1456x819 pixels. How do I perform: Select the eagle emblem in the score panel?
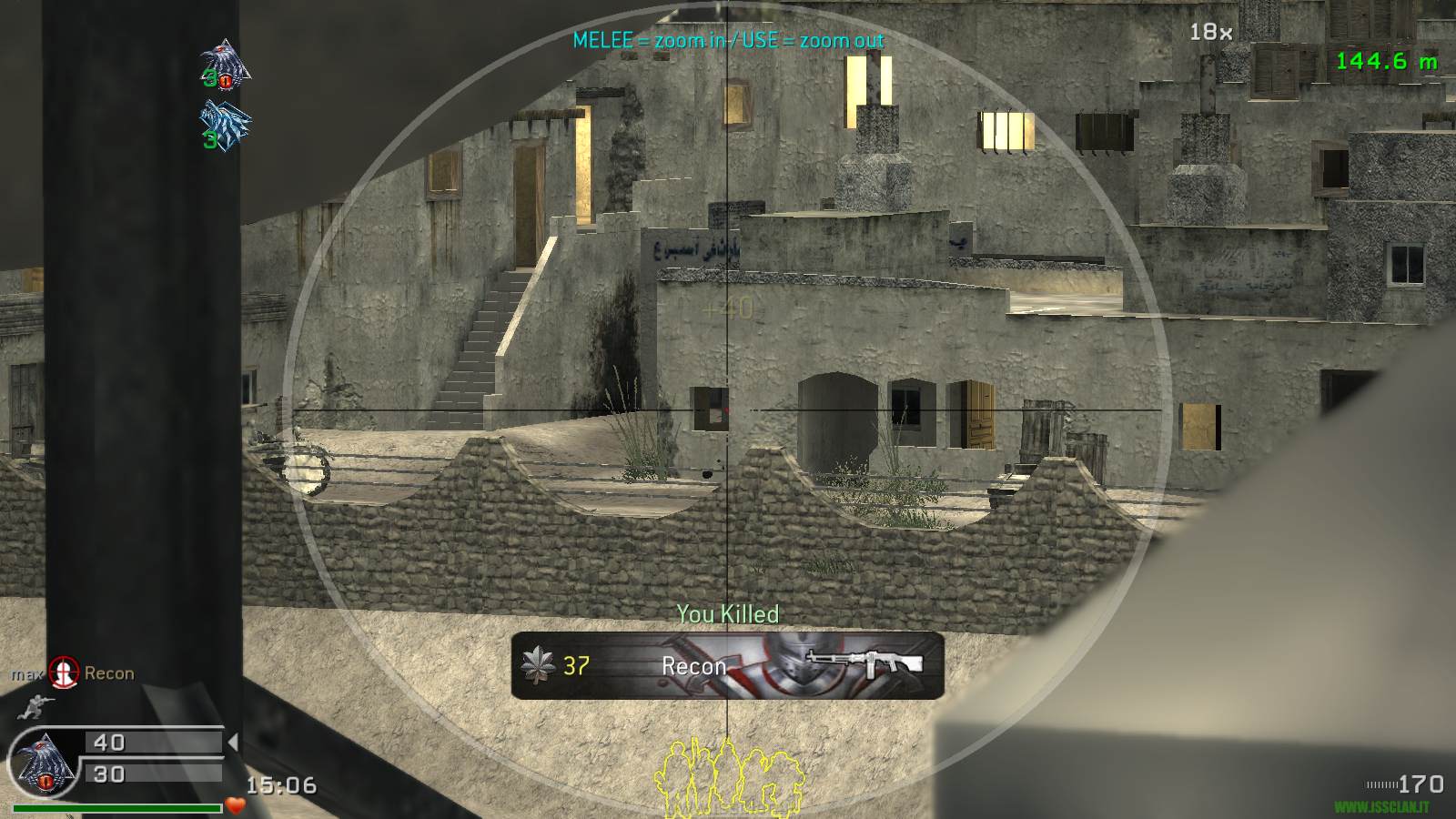(x=42, y=761)
